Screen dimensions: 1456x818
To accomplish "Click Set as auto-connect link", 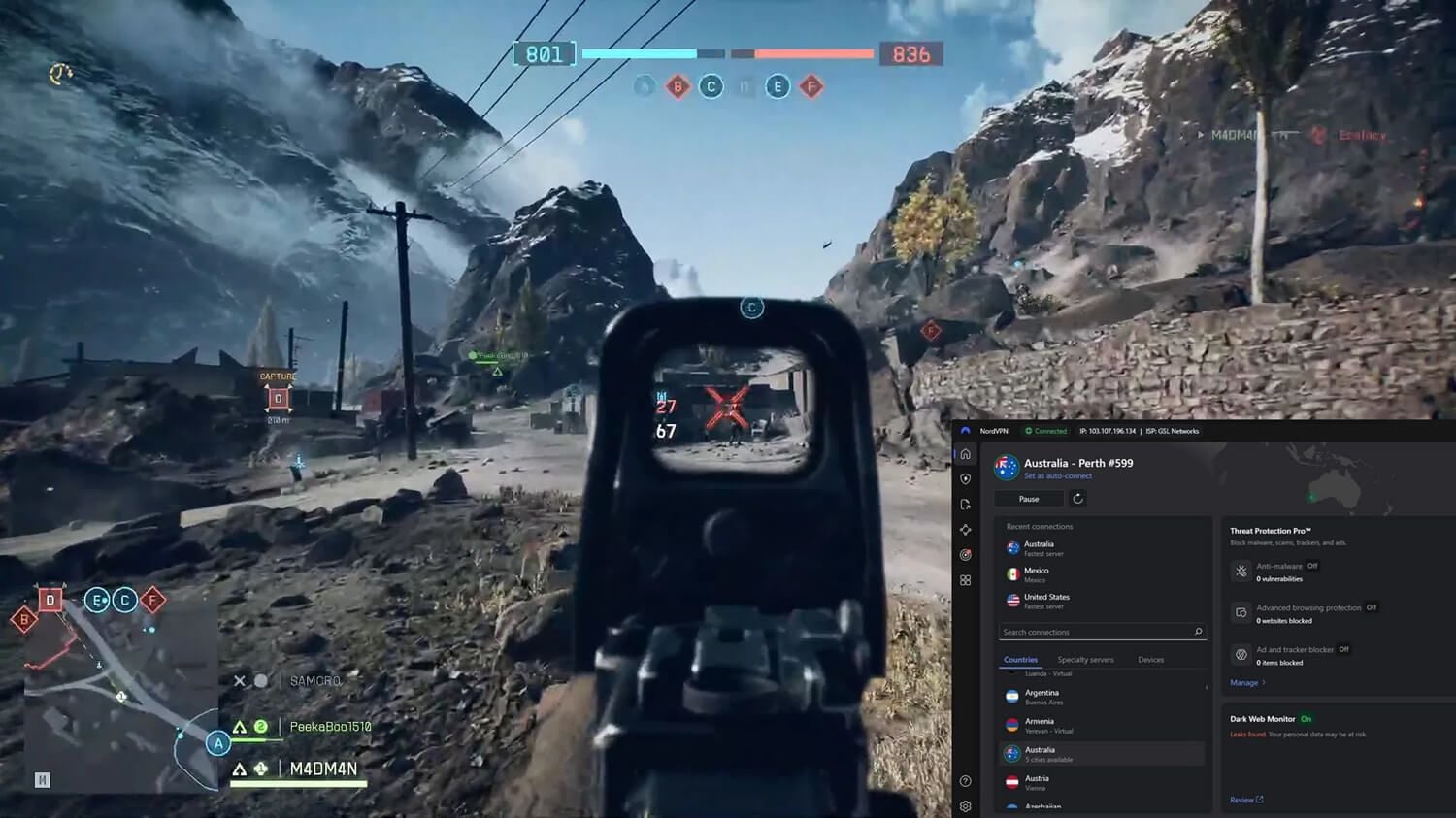I will (1057, 475).
